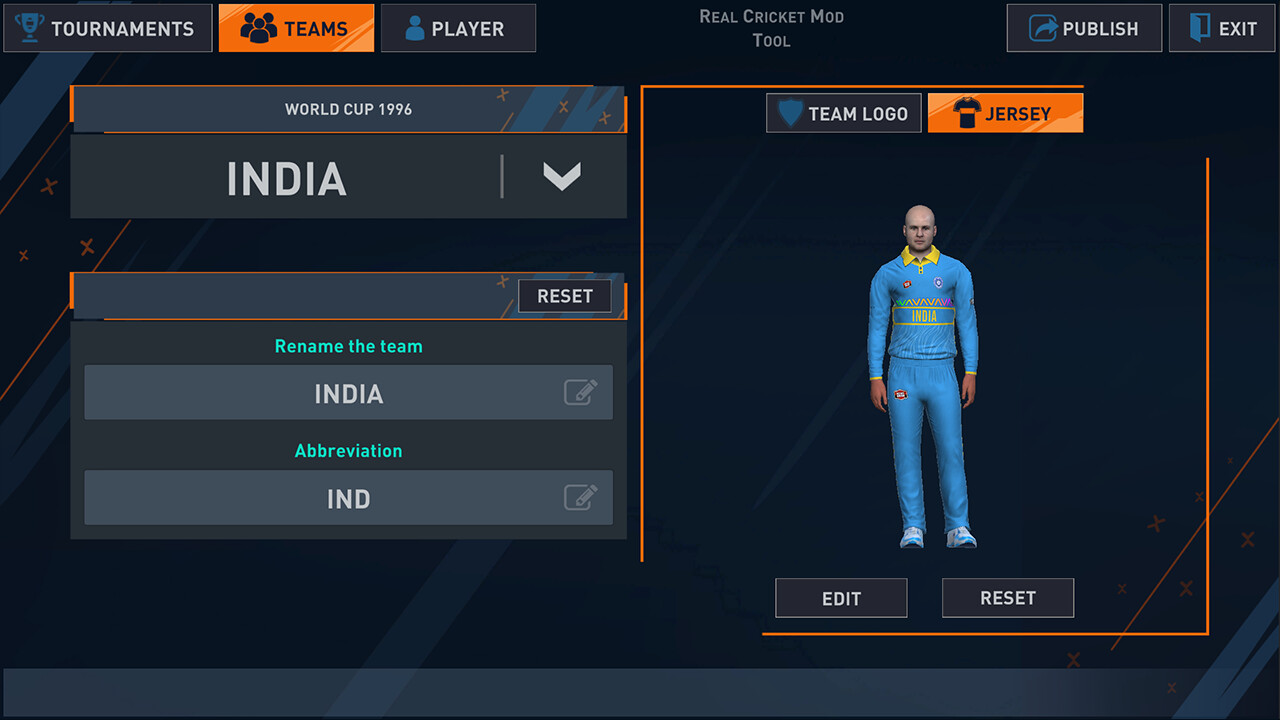The height and width of the screenshot is (720, 1280).
Task: Reset the jersey to default
Action: click(x=1007, y=597)
